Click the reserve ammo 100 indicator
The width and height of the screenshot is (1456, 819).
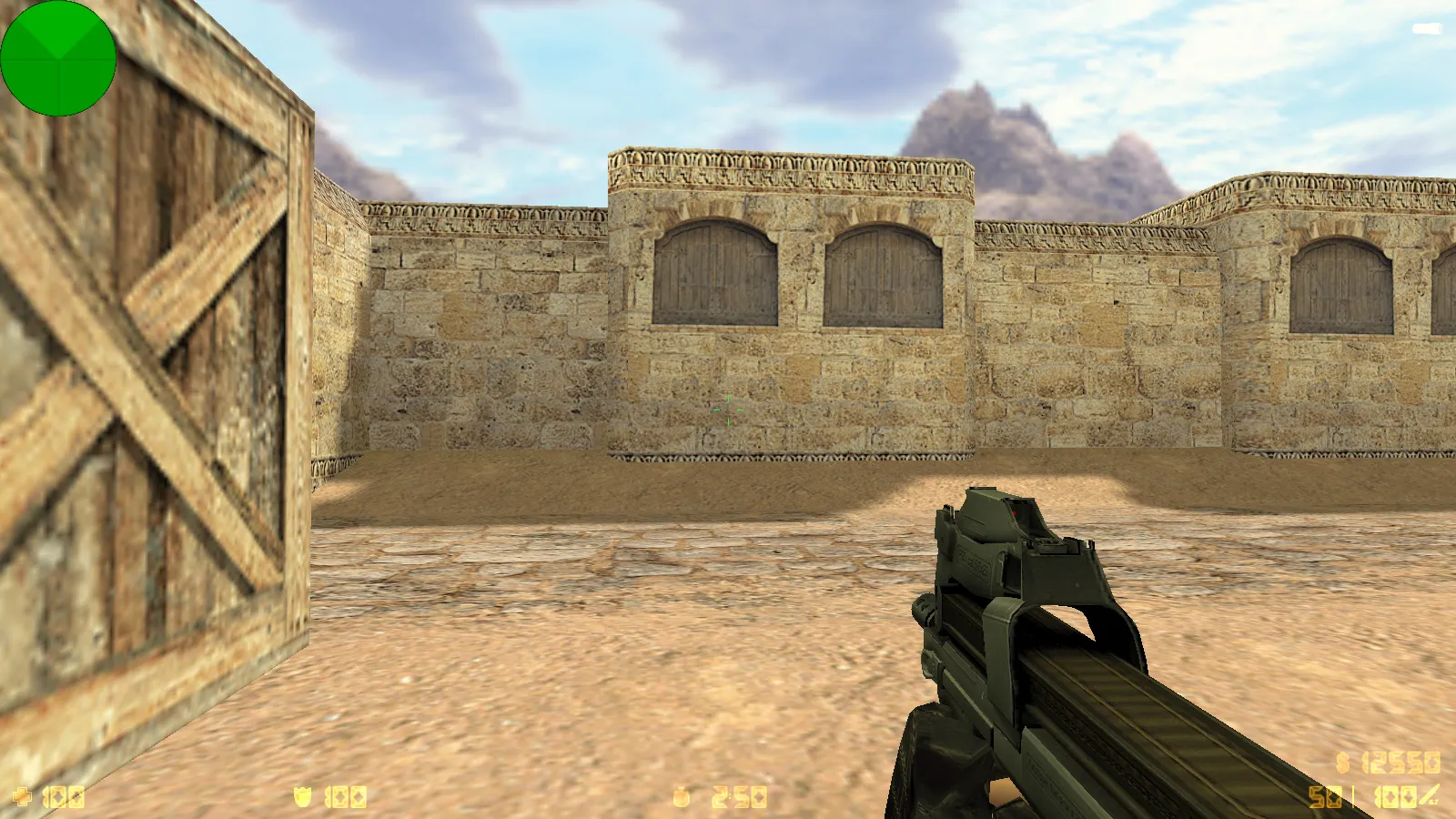1395,796
